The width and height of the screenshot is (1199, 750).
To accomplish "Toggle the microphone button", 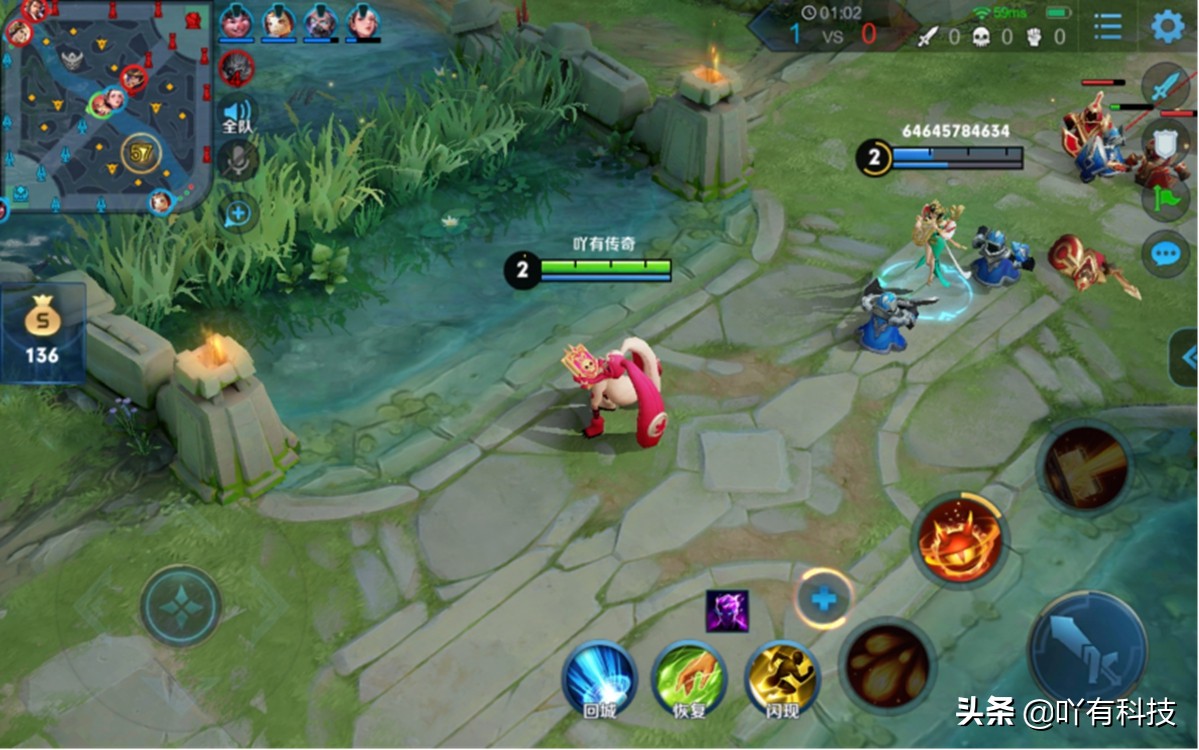I will click(x=238, y=160).
